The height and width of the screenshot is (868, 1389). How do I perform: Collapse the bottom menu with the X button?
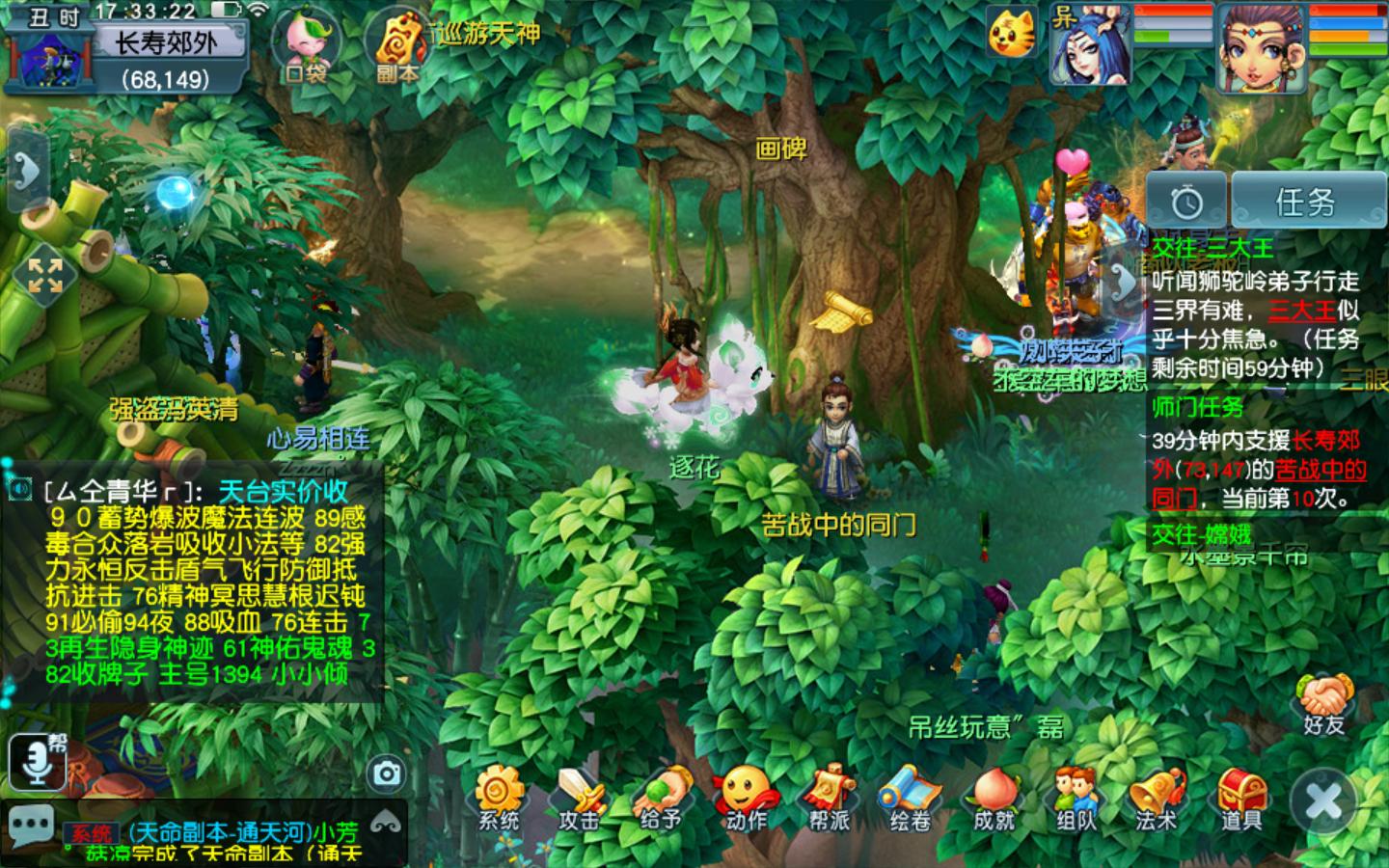[x=1323, y=800]
